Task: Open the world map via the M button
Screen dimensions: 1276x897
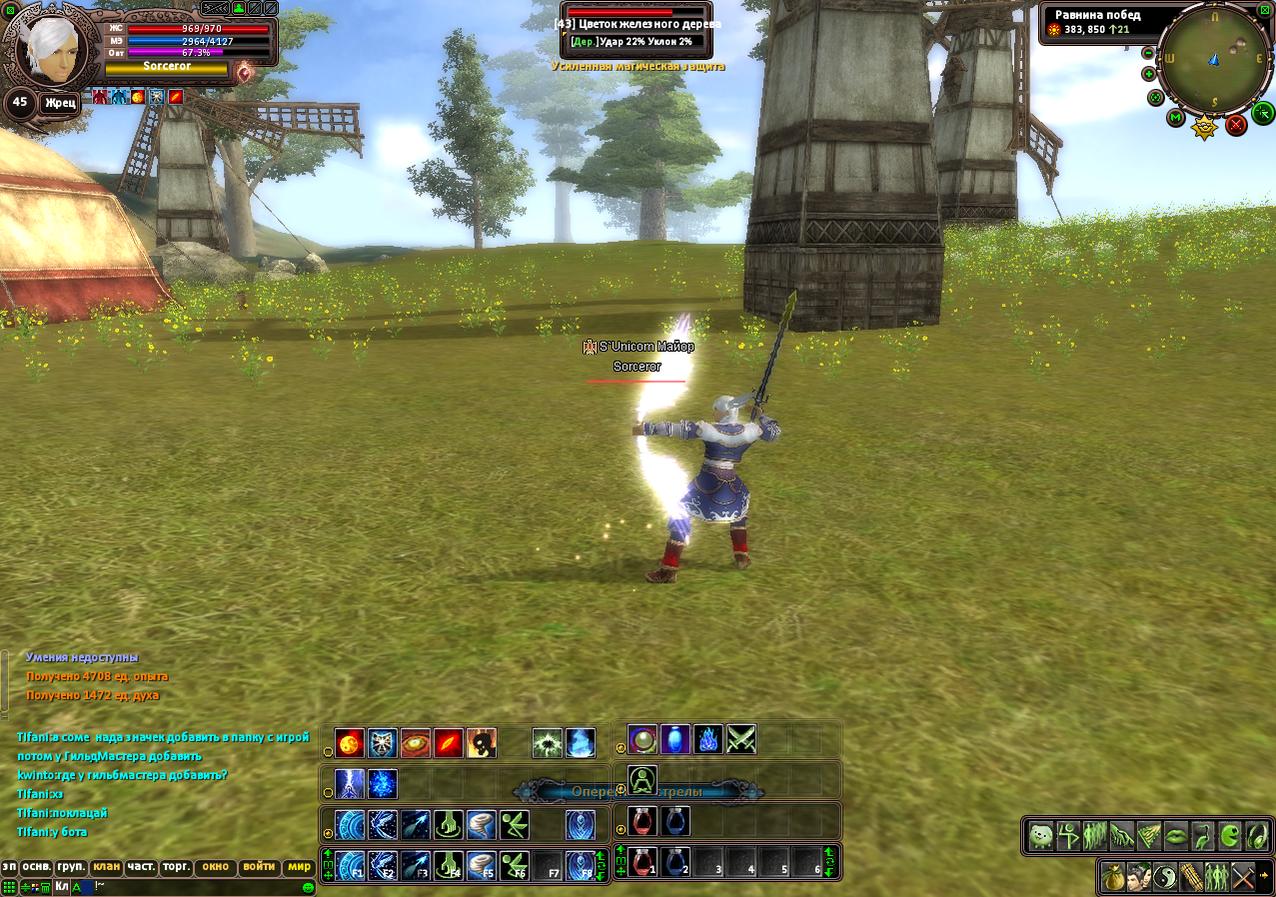Action: 1176,118
